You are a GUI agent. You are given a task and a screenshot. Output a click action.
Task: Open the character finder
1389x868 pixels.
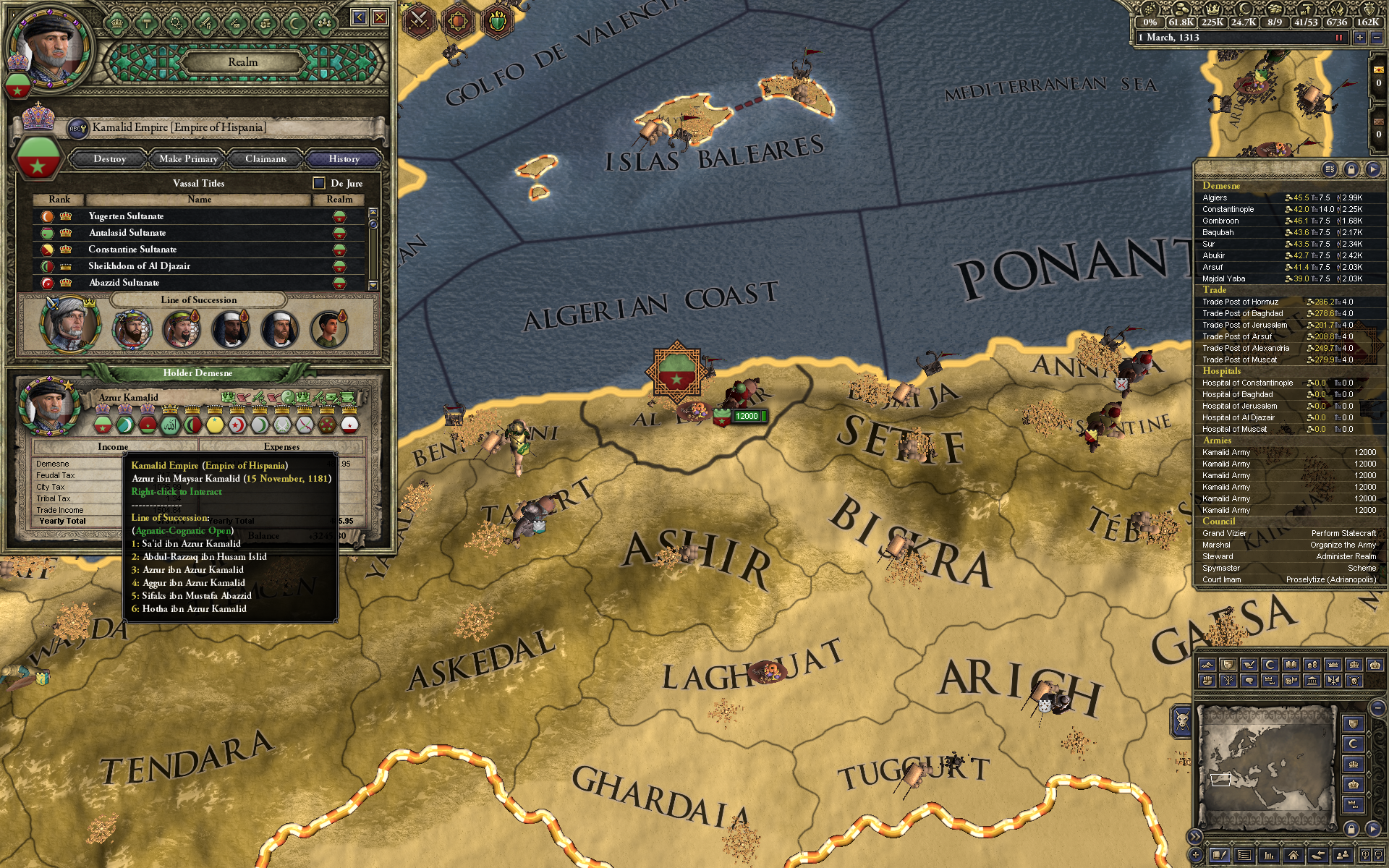1342,856
